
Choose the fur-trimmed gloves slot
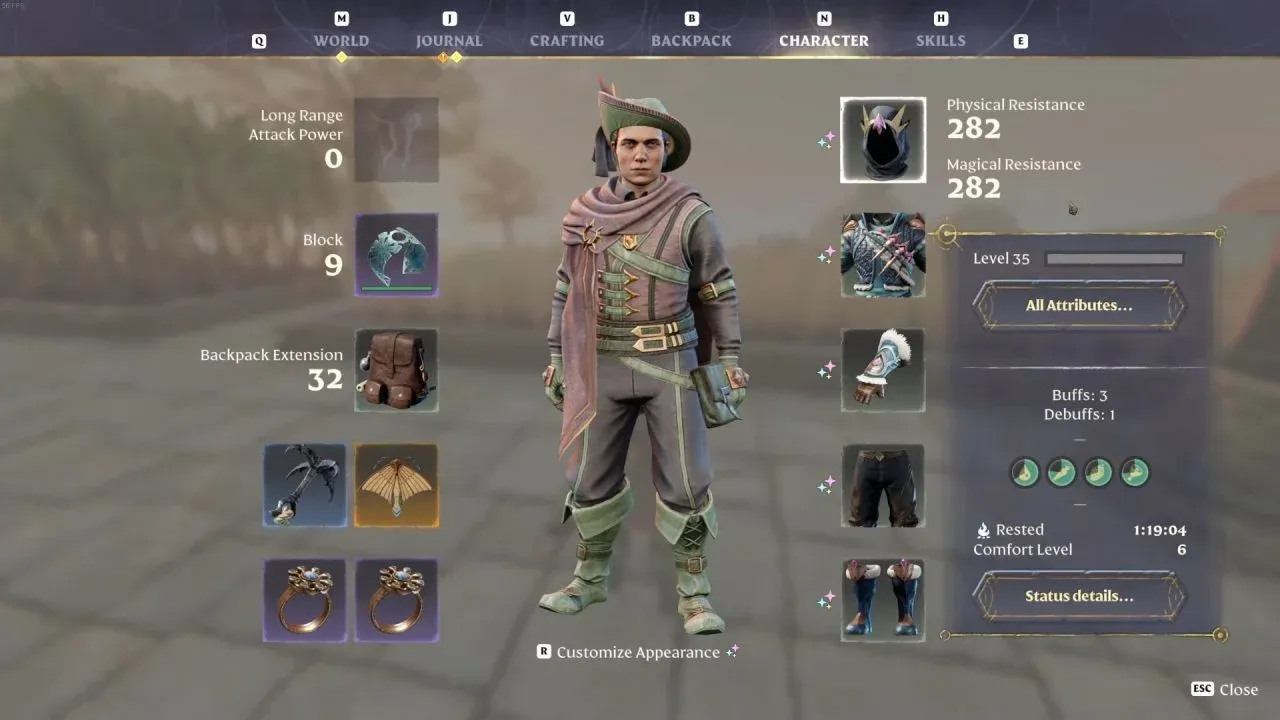point(883,370)
